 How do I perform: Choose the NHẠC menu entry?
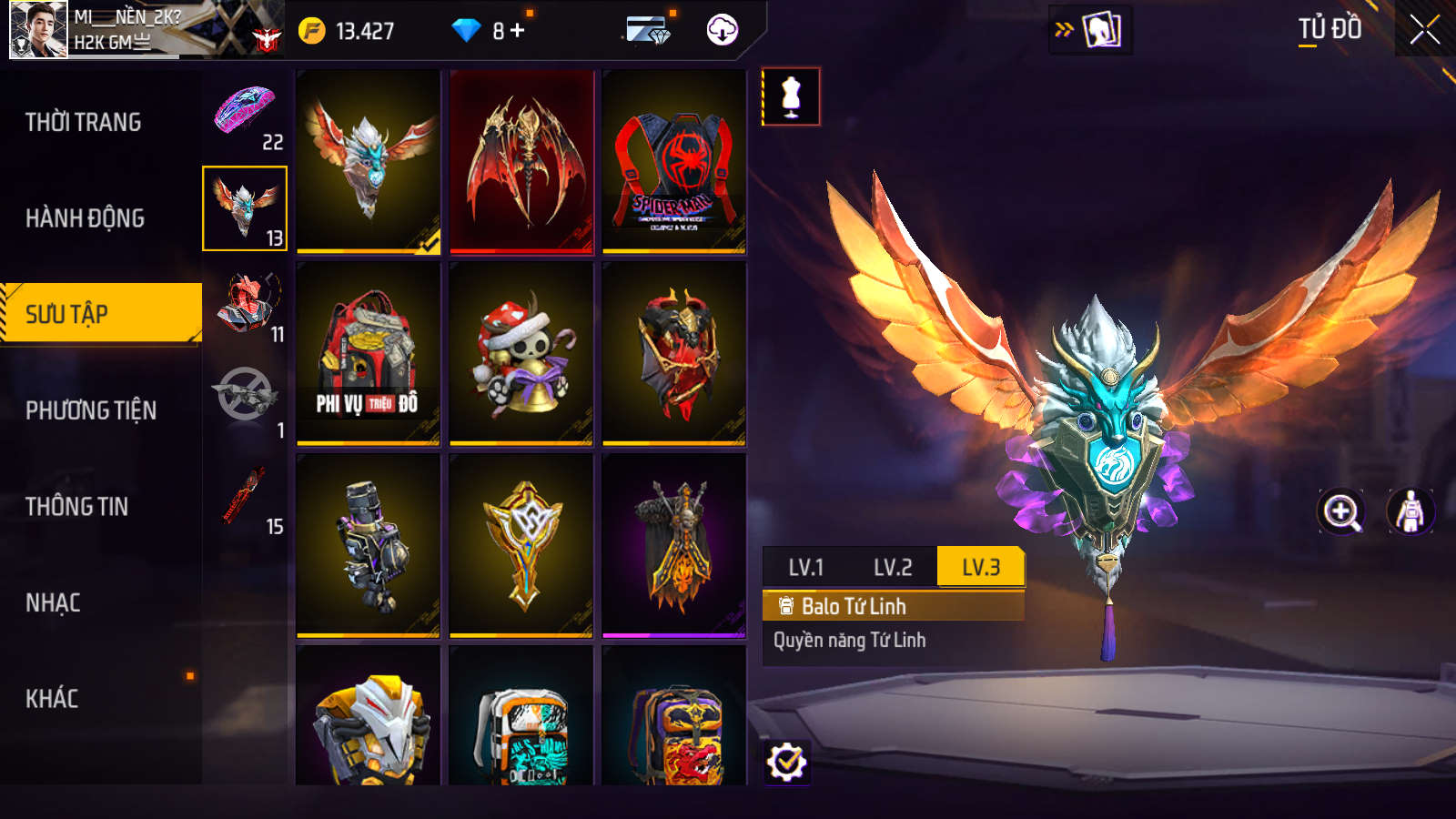(x=53, y=602)
